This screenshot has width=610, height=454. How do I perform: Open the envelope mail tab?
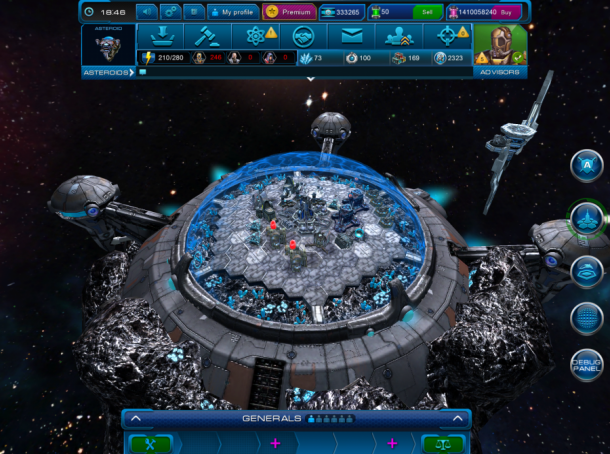click(x=350, y=35)
